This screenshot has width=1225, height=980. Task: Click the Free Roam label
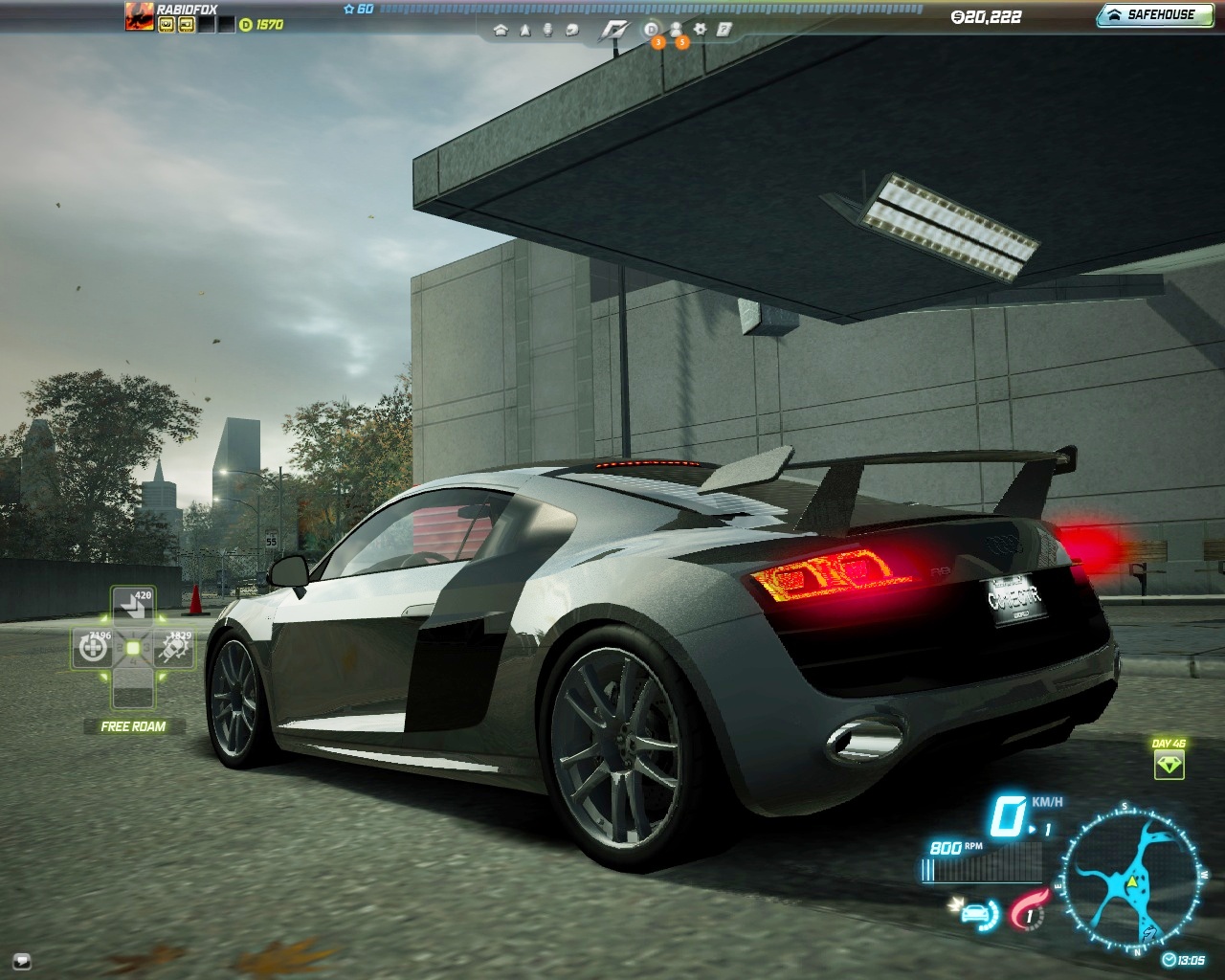[x=133, y=726]
